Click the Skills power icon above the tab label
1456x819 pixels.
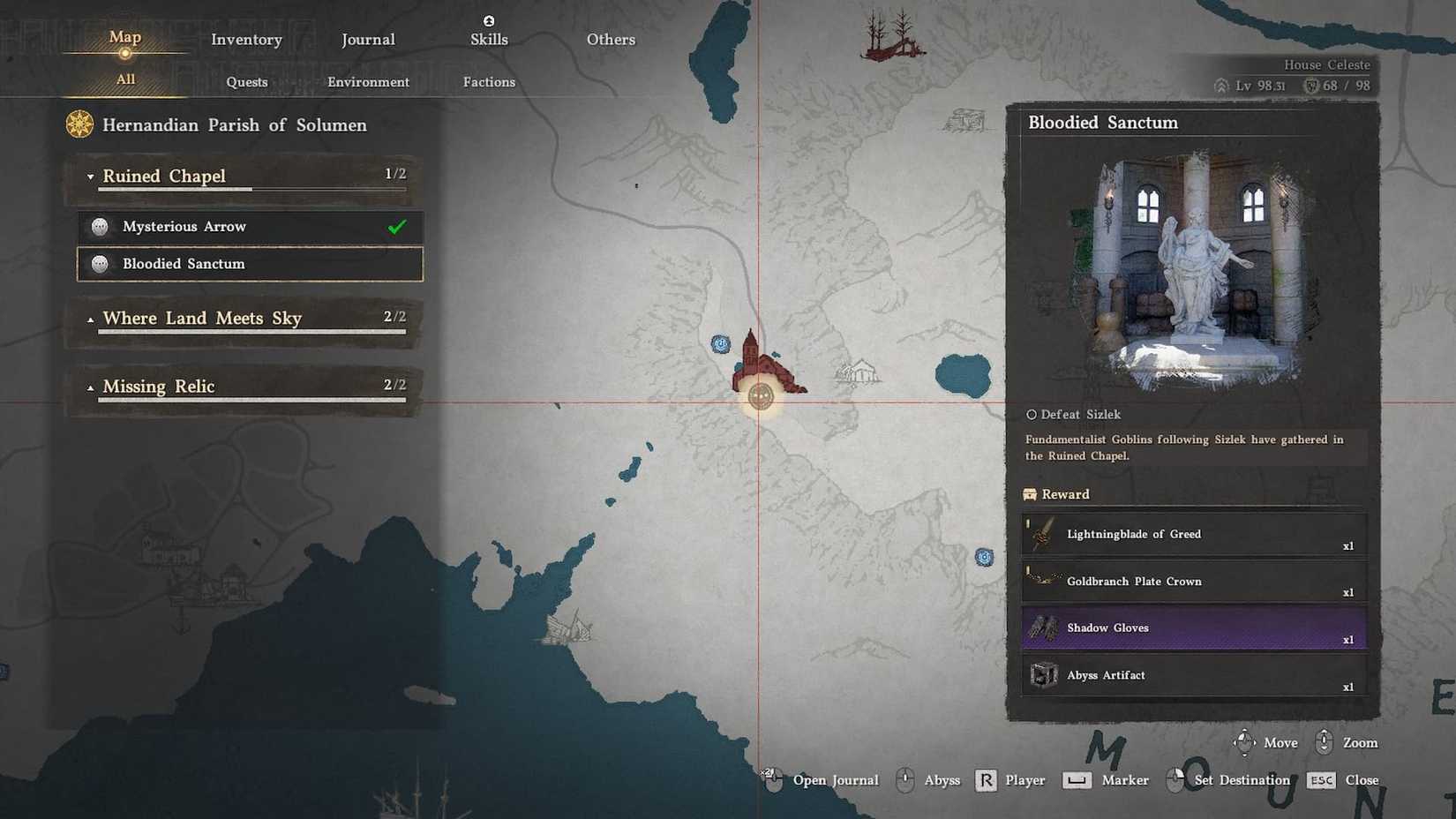click(x=489, y=19)
